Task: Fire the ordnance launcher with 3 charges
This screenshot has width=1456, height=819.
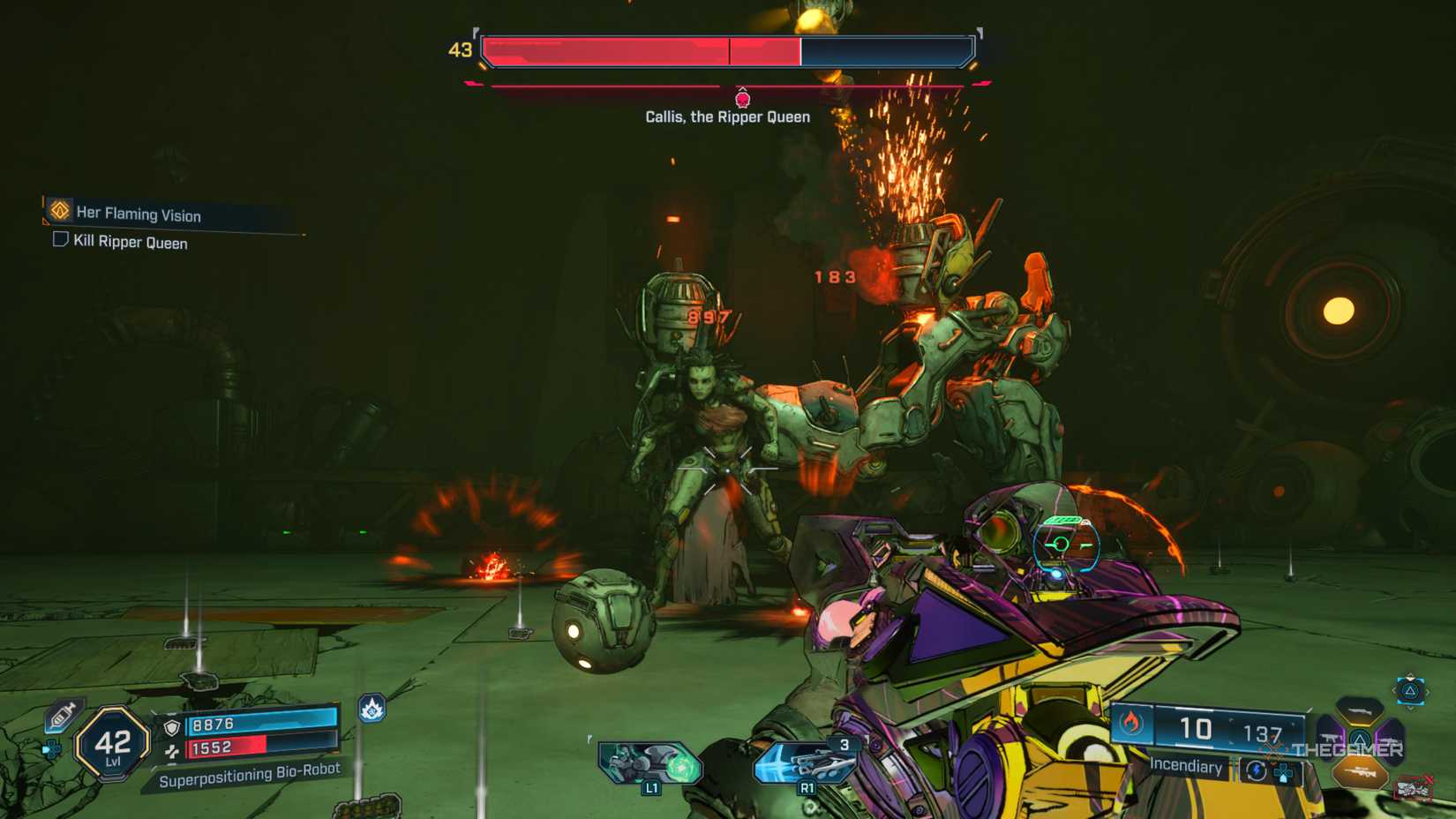Action: coord(803,762)
